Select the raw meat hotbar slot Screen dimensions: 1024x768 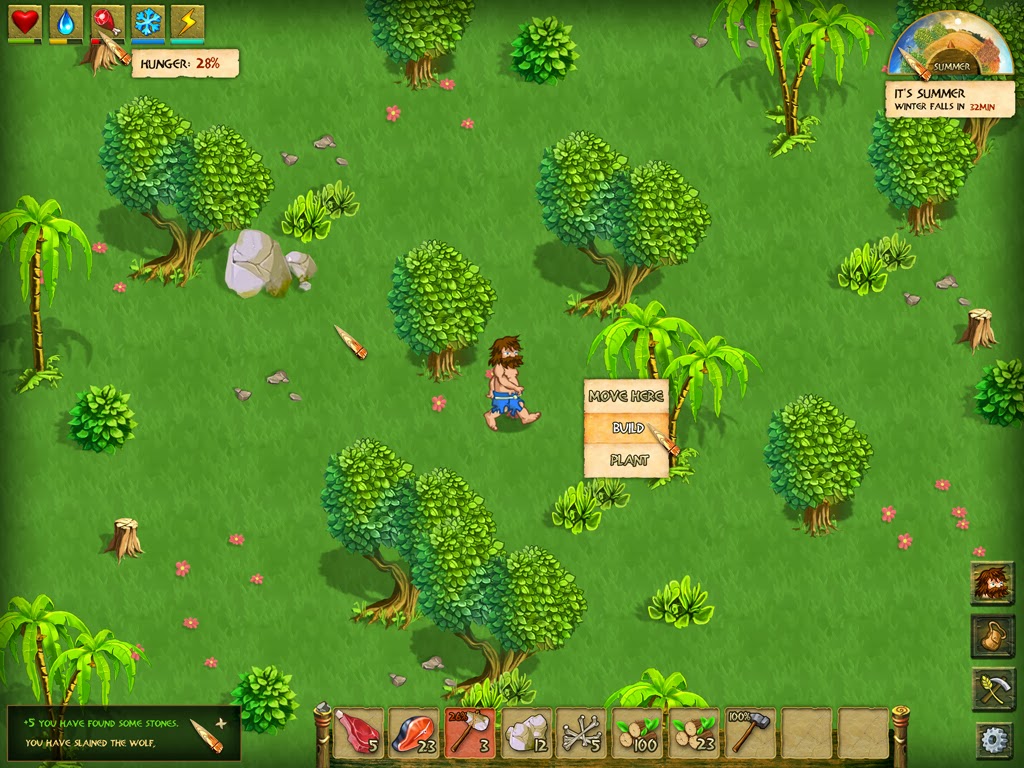358,733
